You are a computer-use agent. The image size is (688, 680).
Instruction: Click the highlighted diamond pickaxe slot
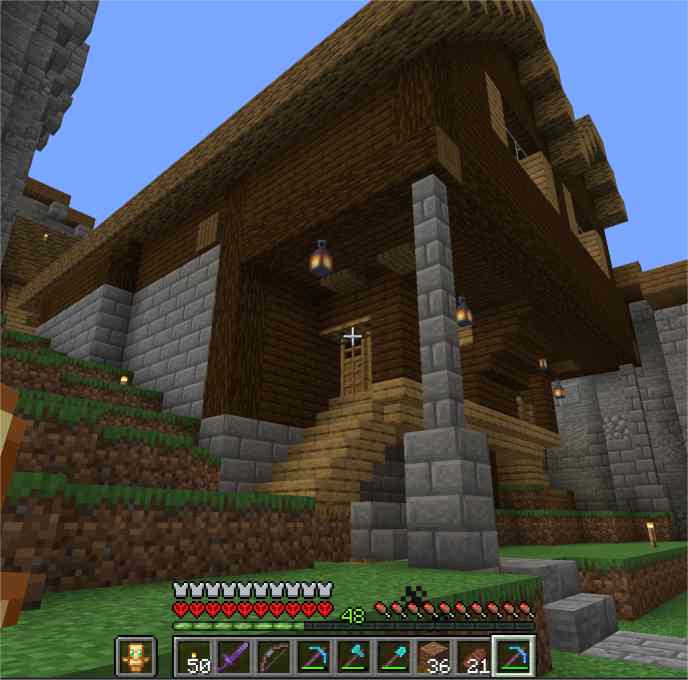click(514, 657)
